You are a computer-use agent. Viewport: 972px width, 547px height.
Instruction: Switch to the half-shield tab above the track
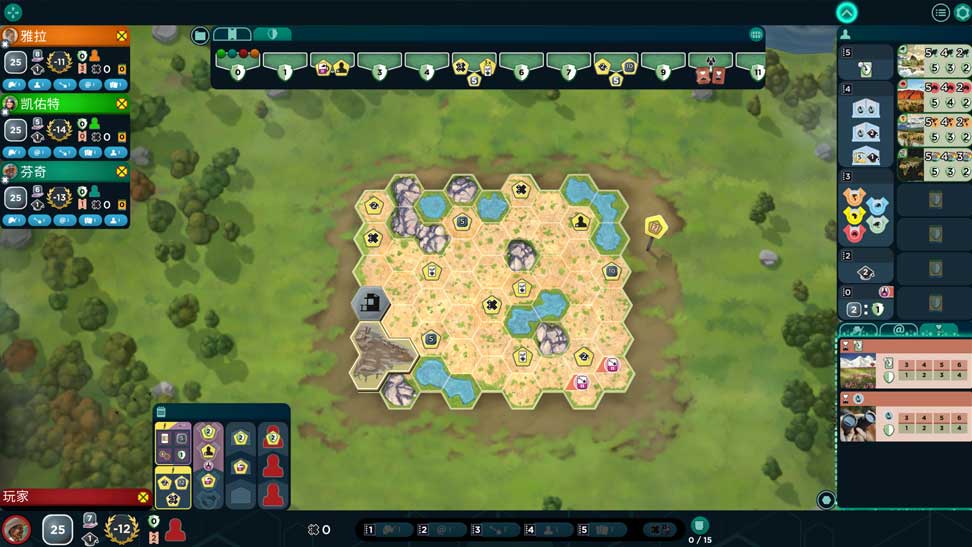[272, 34]
